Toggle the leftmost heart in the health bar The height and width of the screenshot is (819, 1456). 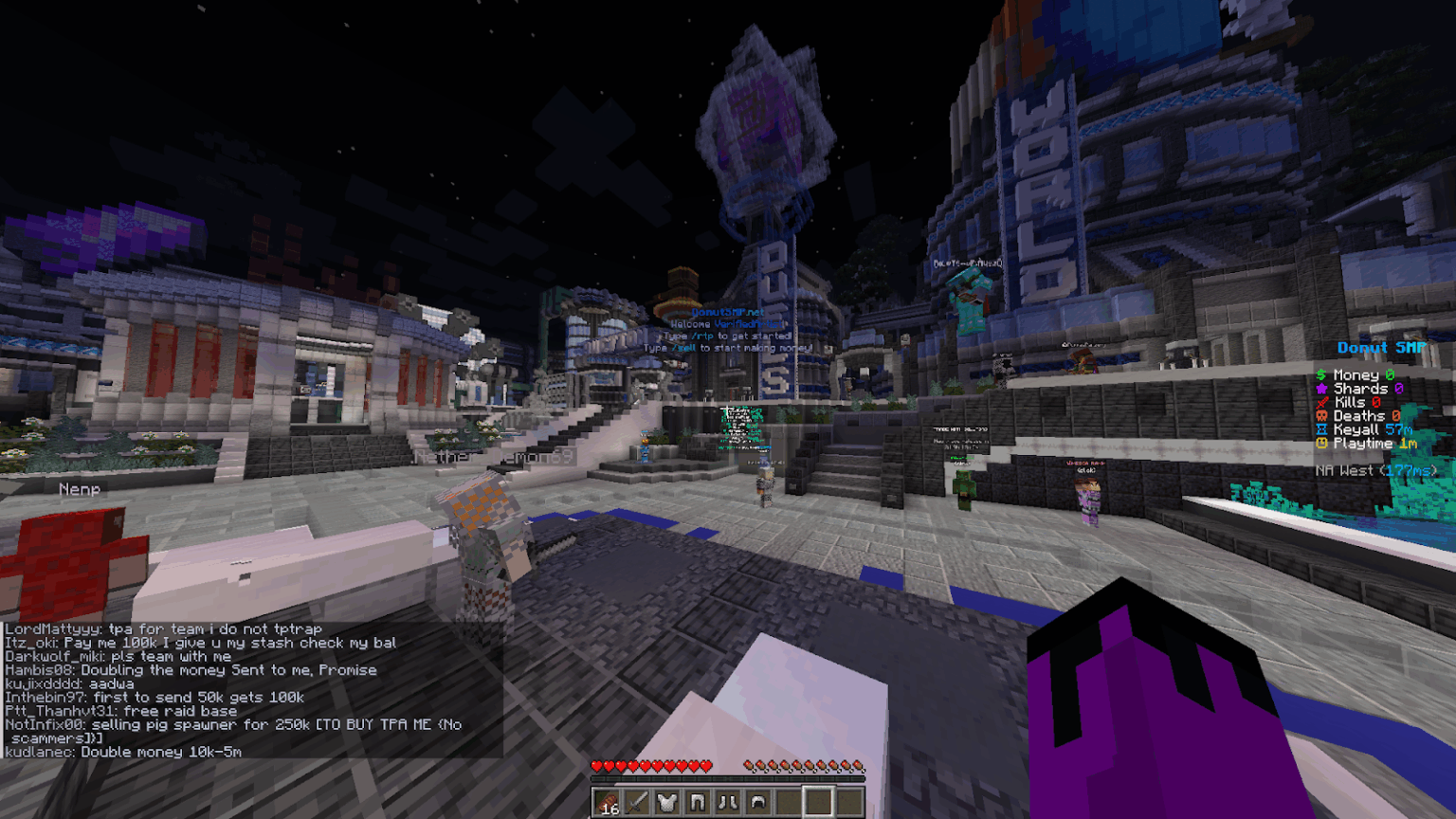click(x=597, y=765)
